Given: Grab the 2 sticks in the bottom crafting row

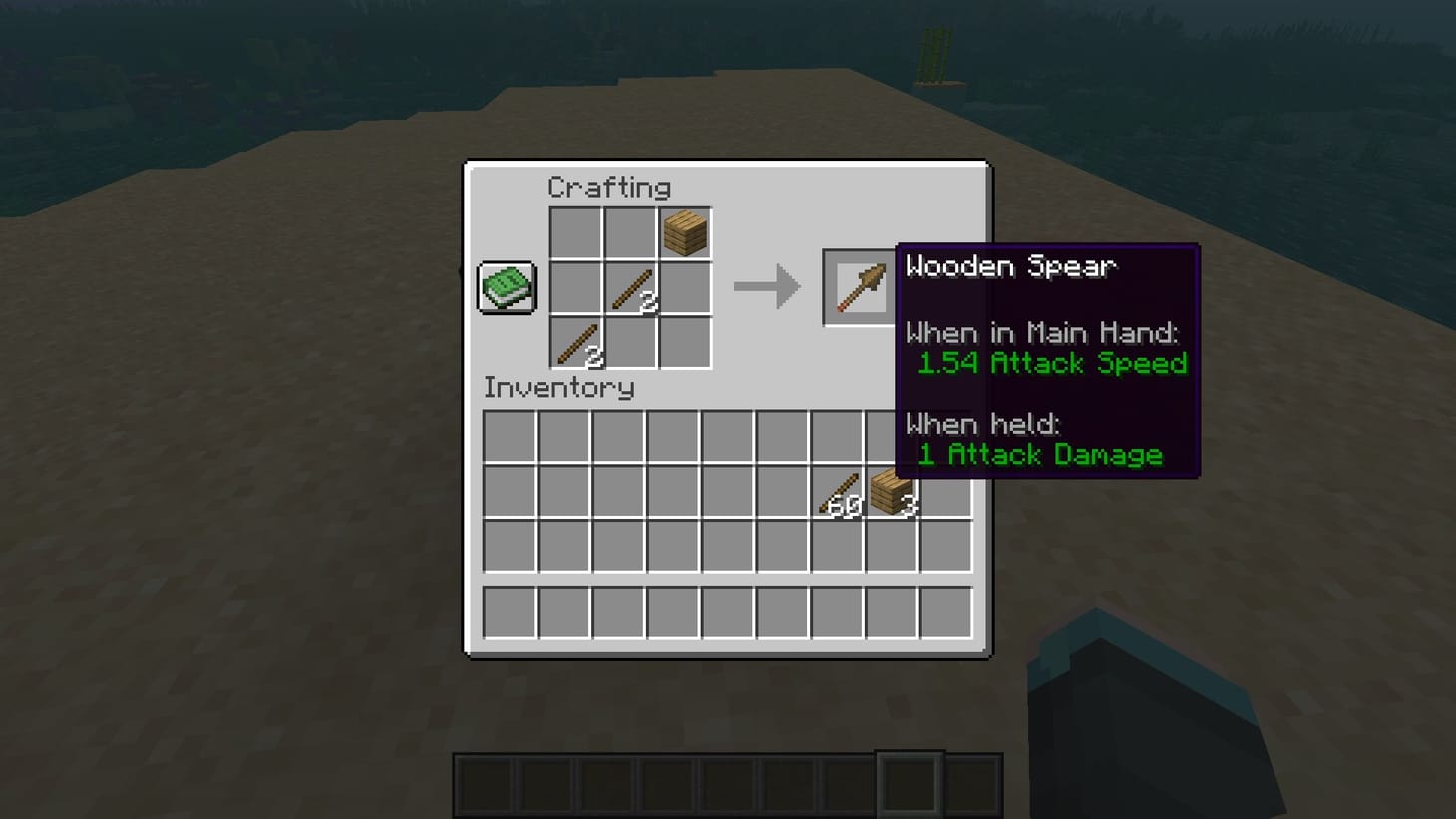Looking at the screenshot, I should [x=576, y=341].
